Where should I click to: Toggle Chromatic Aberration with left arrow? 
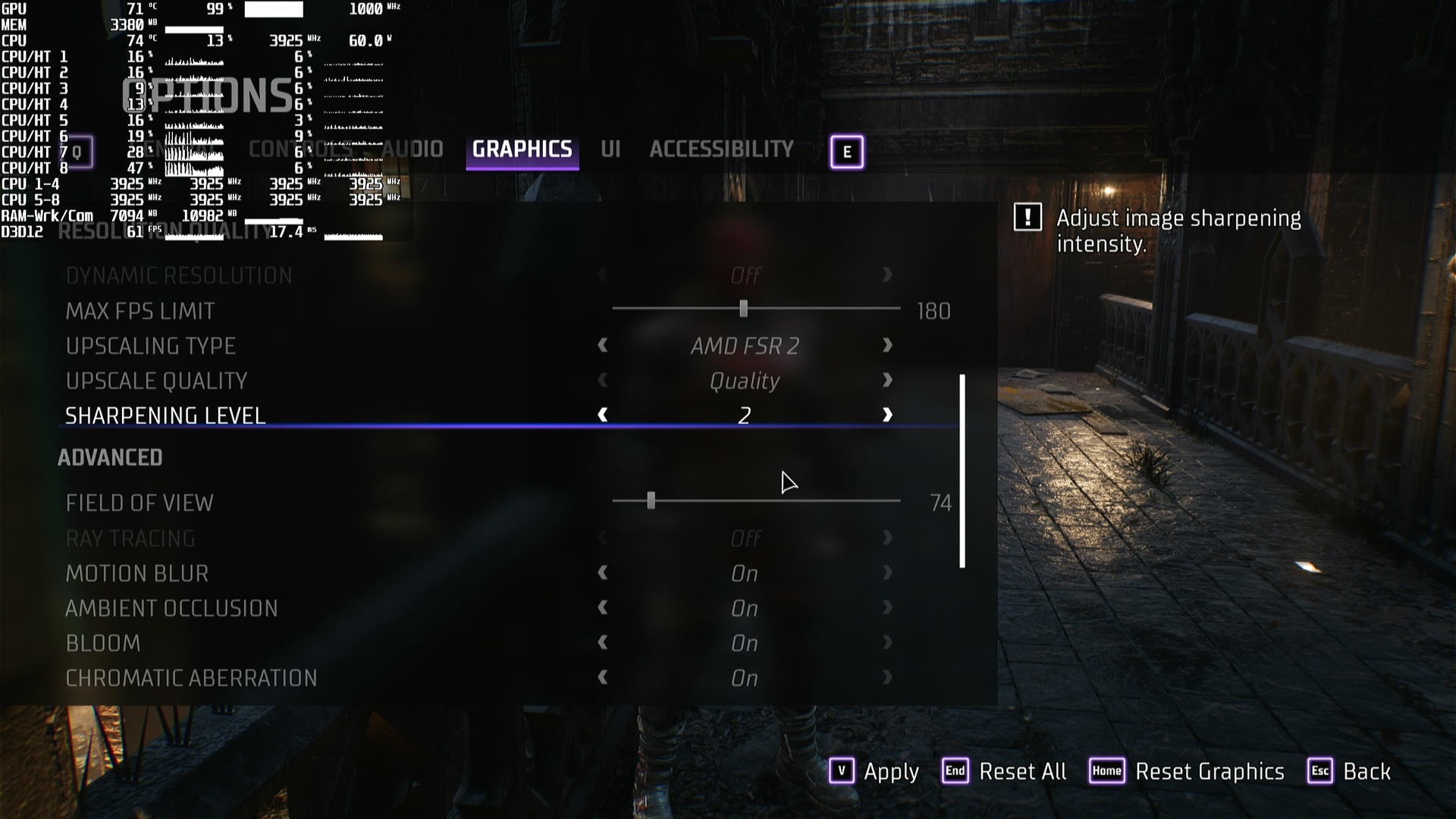click(x=603, y=678)
